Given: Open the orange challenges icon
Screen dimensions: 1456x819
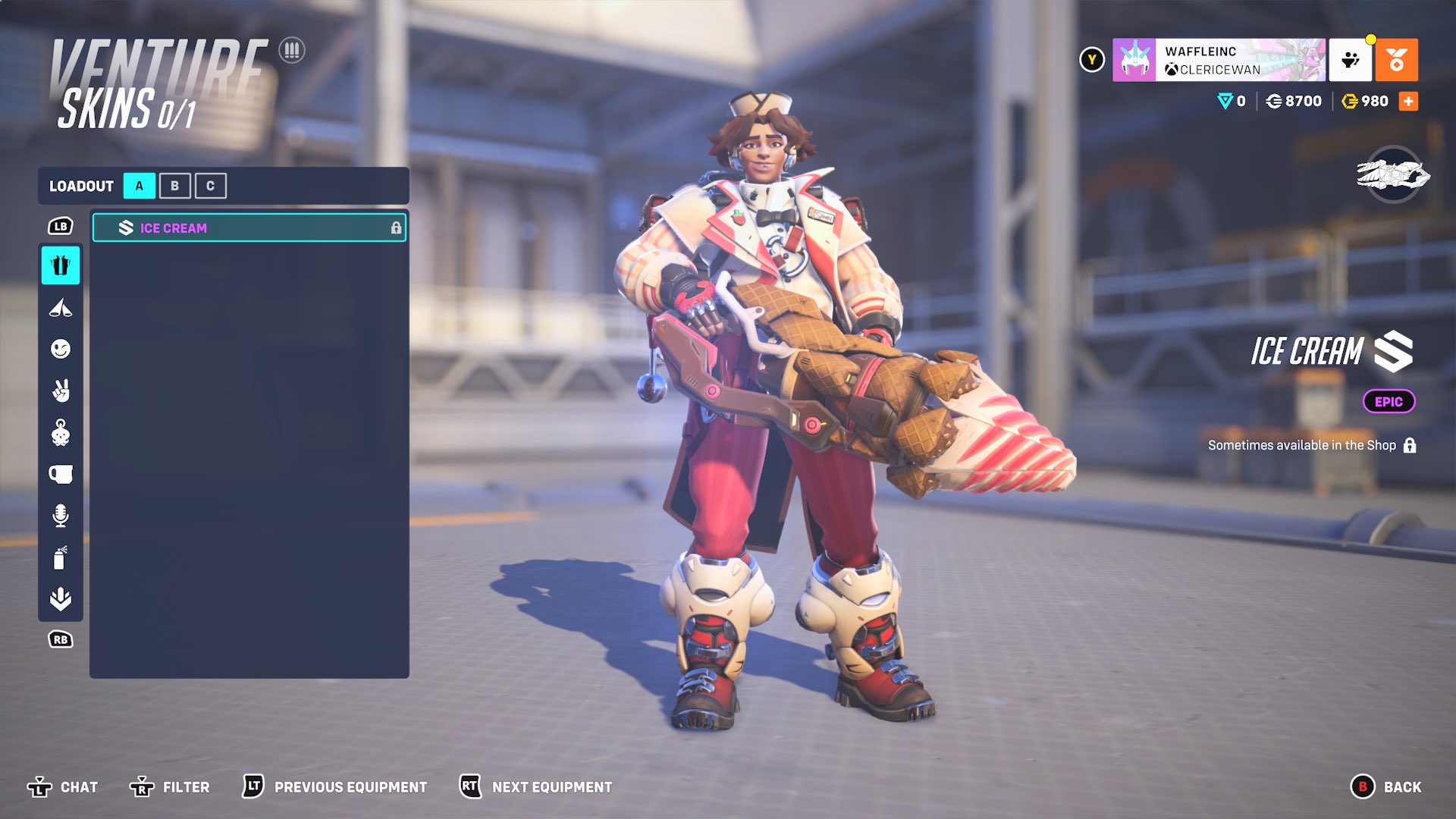Looking at the screenshot, I should point(1396,60).
